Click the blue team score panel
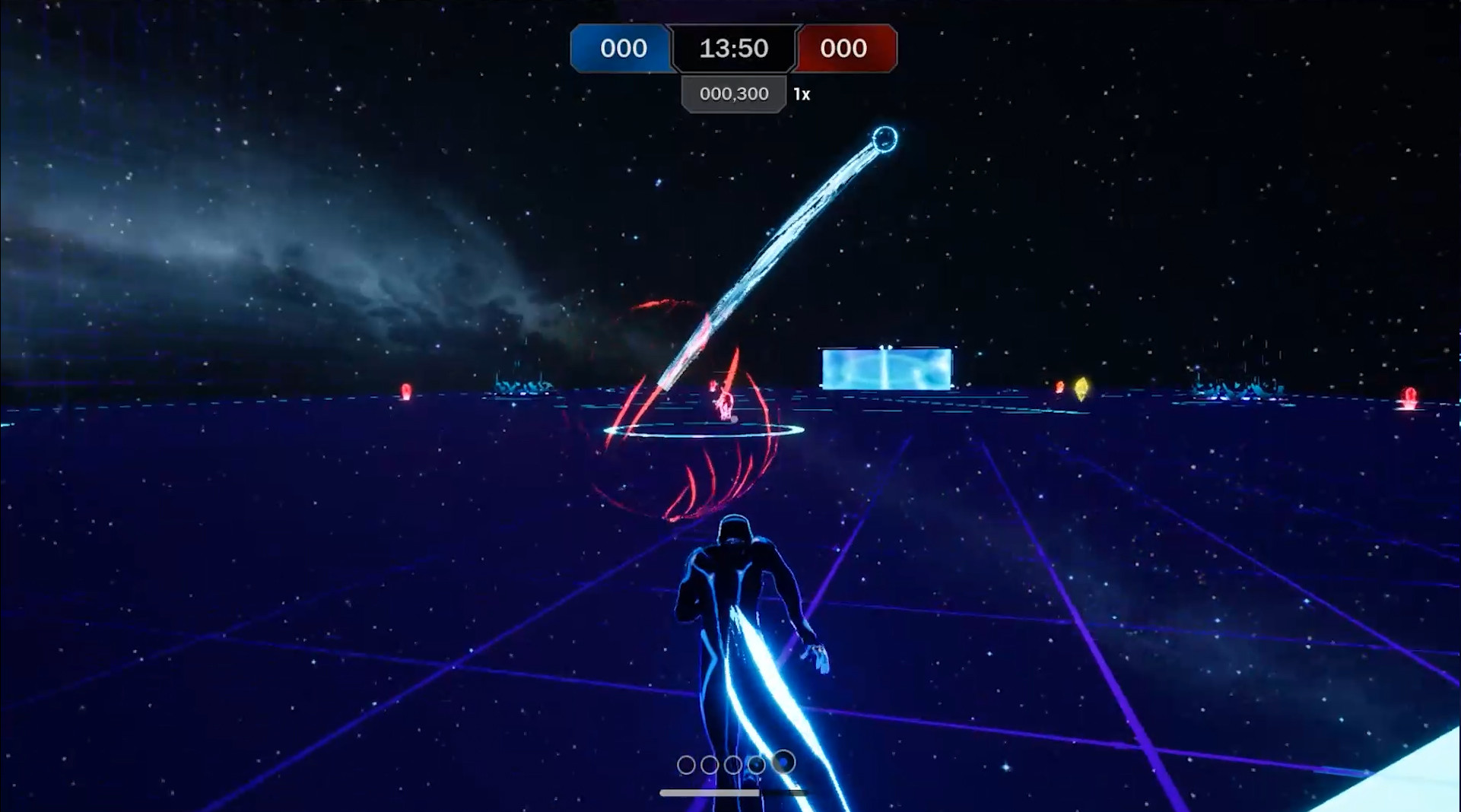 pos(621,49)
